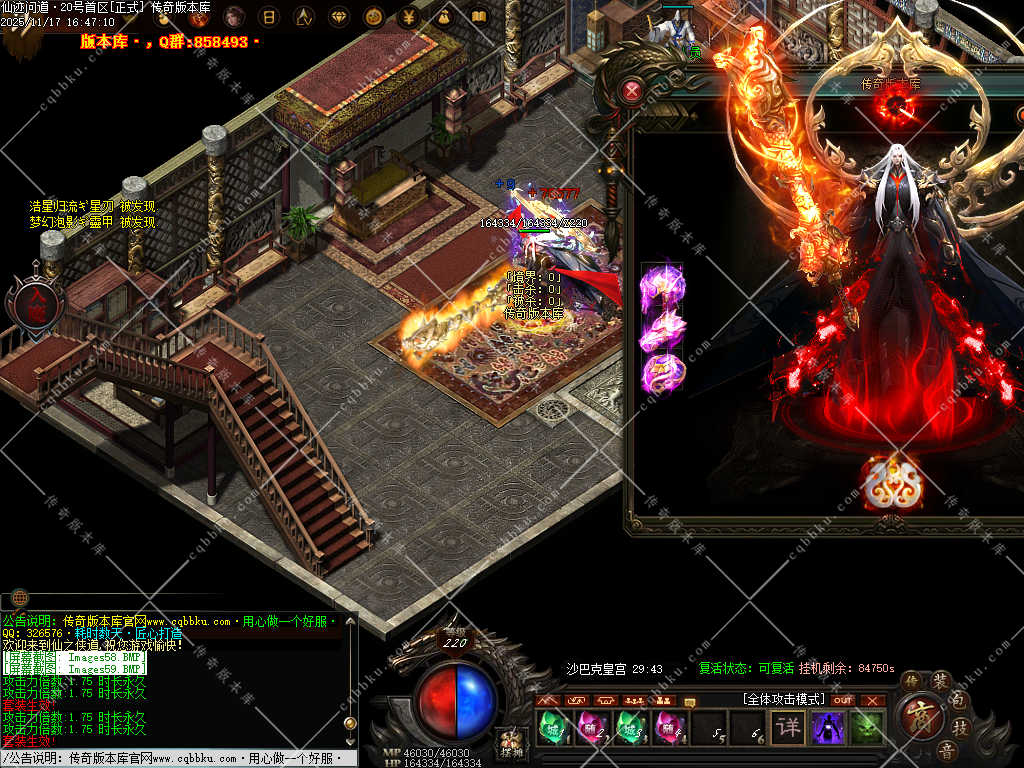Click the female portrait icon
Viewport: 1024px width, 768px height.
point(233,17)
